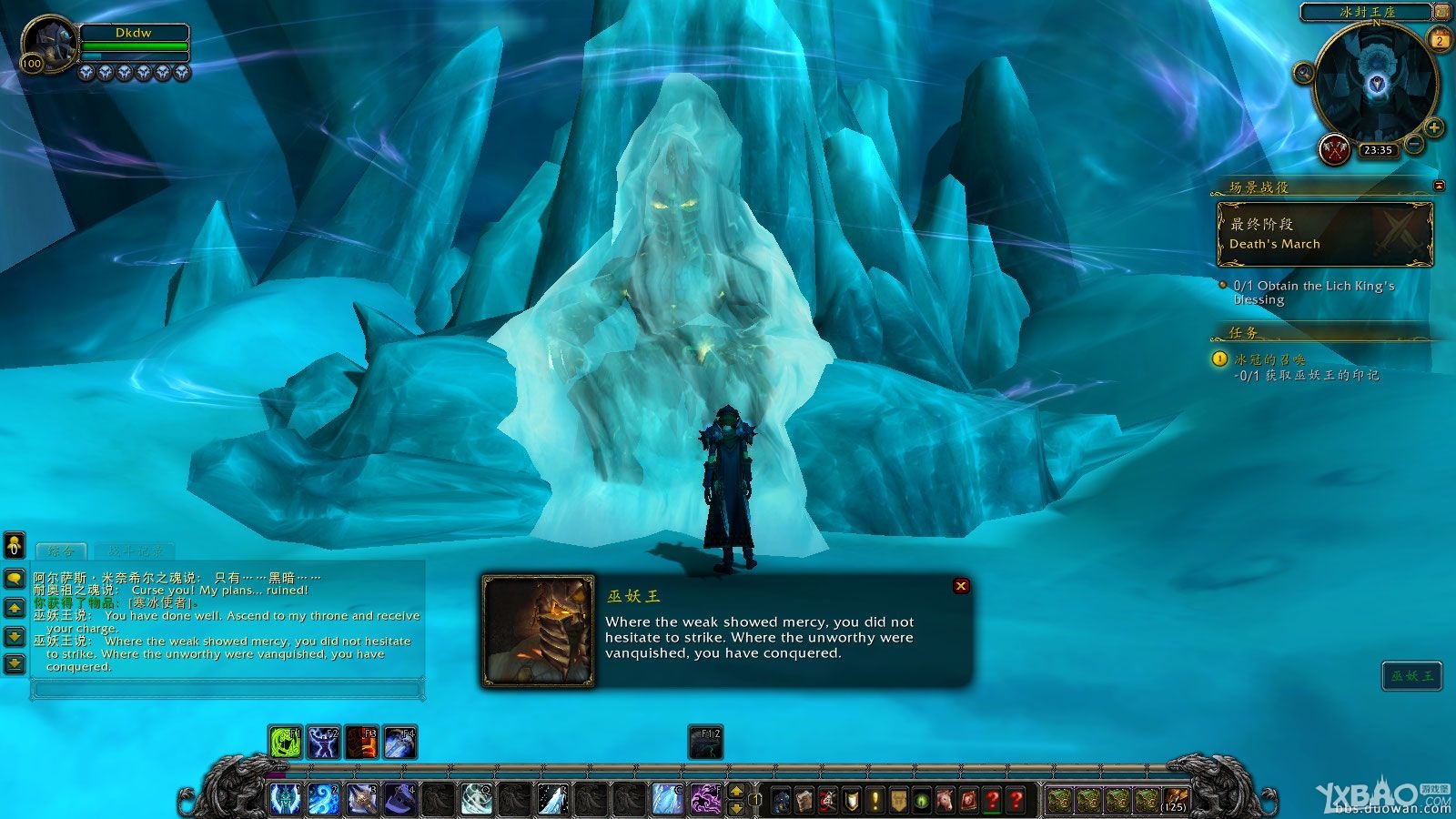
Task: Switch to the 战斗记录 chat tab
Action: click(135, 551)
